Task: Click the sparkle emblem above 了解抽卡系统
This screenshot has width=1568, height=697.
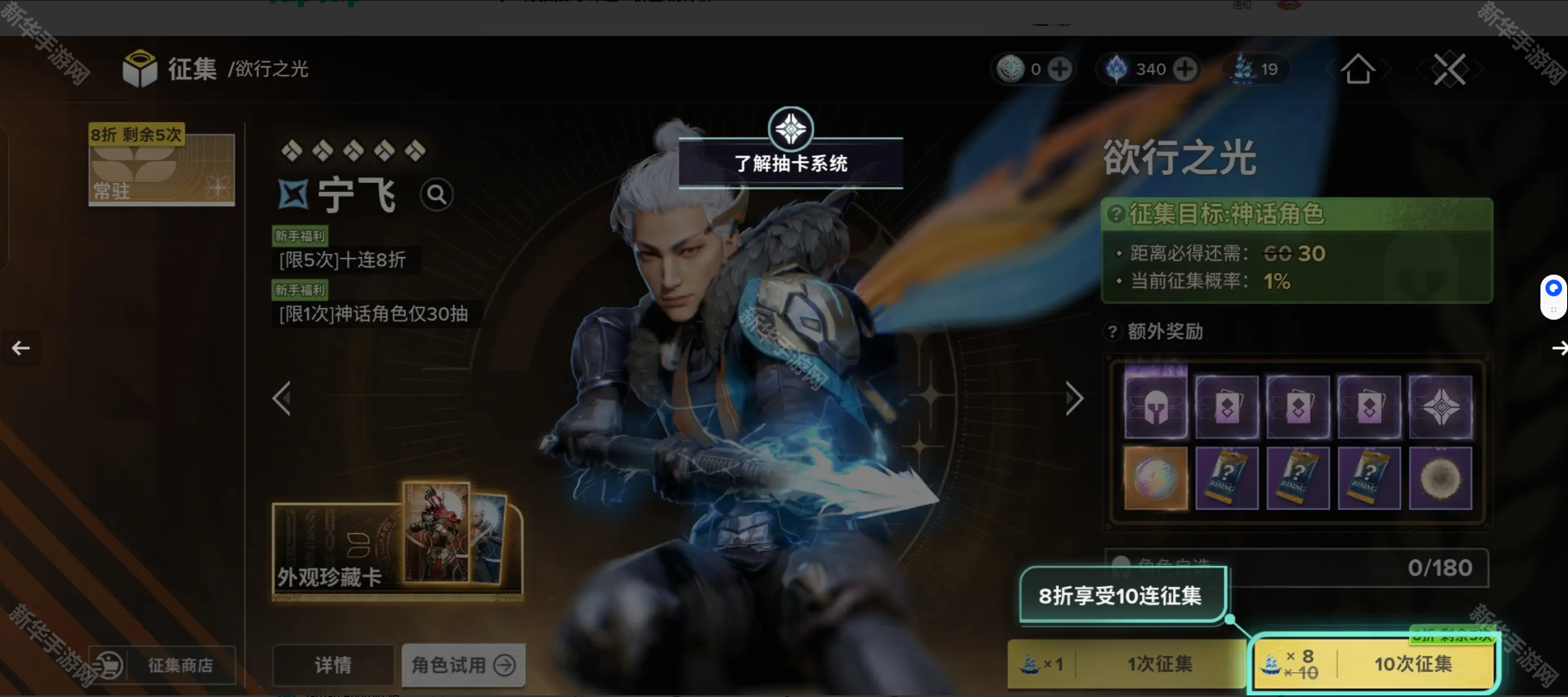Action: 790,129
